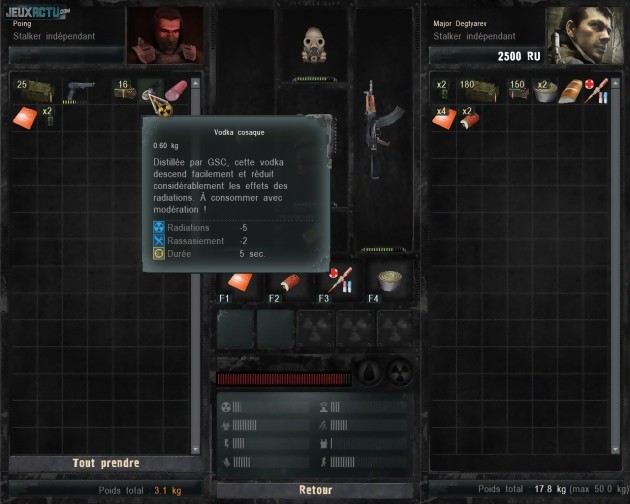Select the medical syringe kit in backpack
The image size is (630, 504).
coord(598,92)
